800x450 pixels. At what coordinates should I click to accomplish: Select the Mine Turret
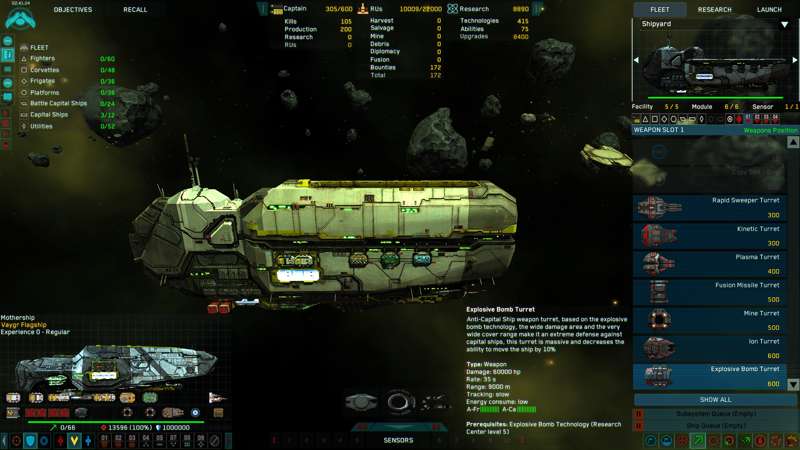(710, 319)
